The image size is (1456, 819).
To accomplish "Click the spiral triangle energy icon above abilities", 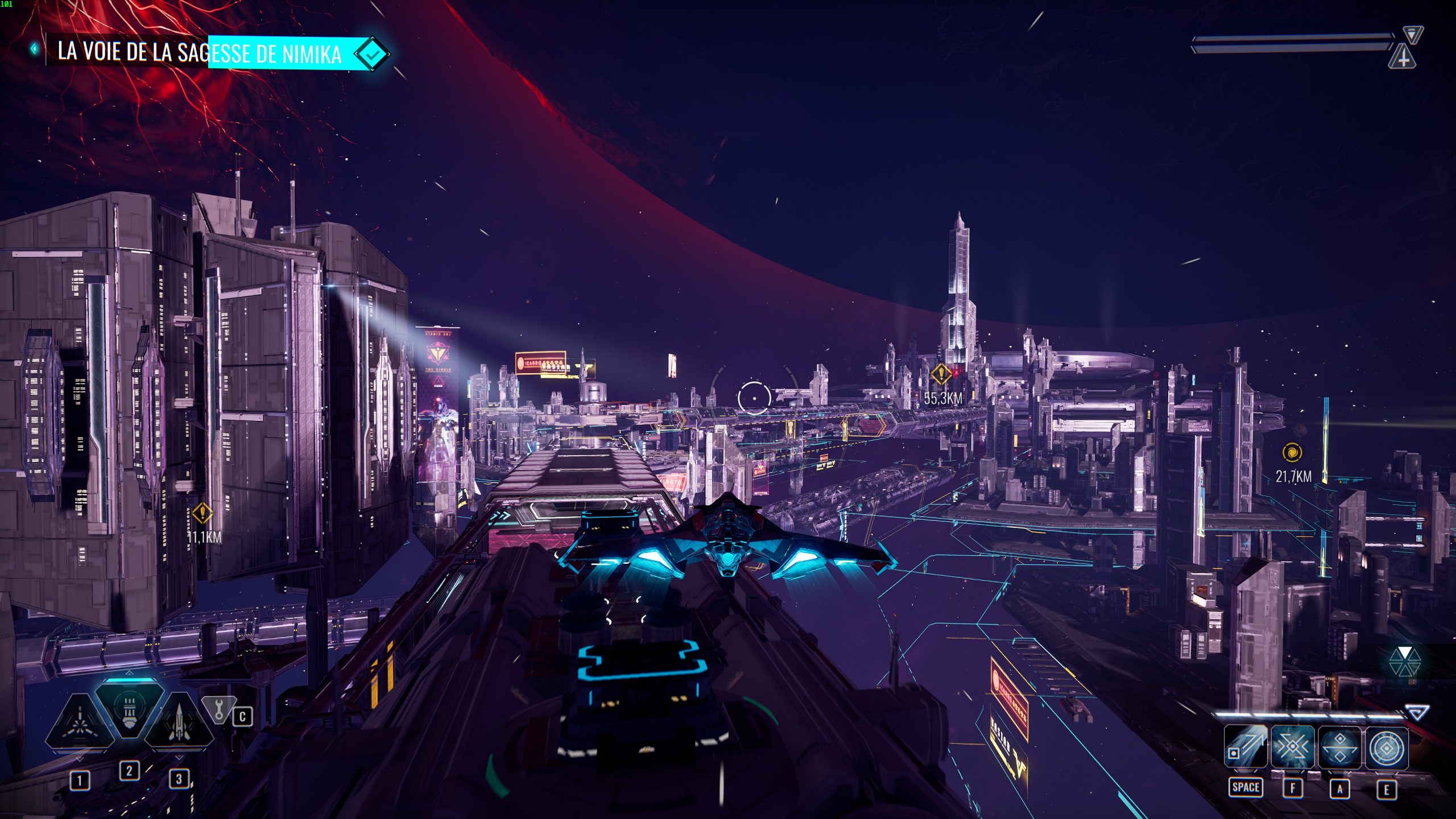I will (x=1417, y=712).
